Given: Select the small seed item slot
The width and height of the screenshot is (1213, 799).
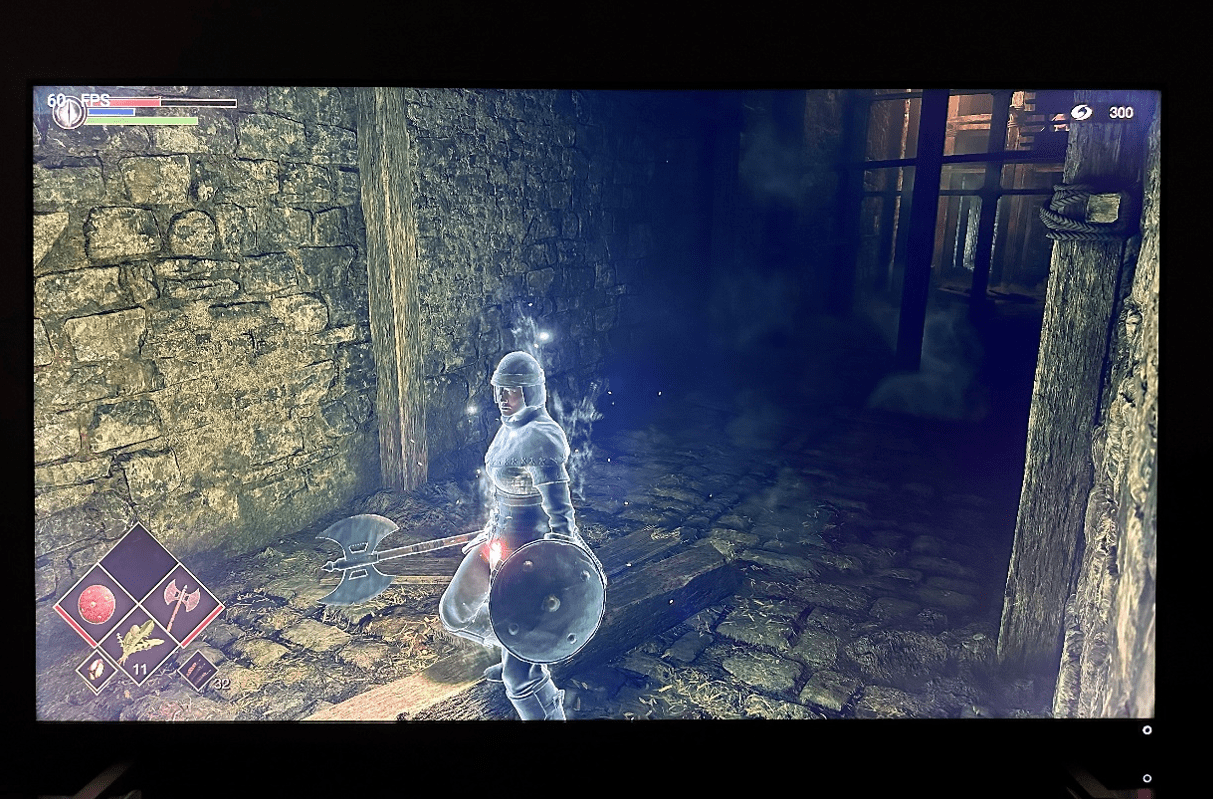Looking at the screenshot, I should [x=97, y=670].
